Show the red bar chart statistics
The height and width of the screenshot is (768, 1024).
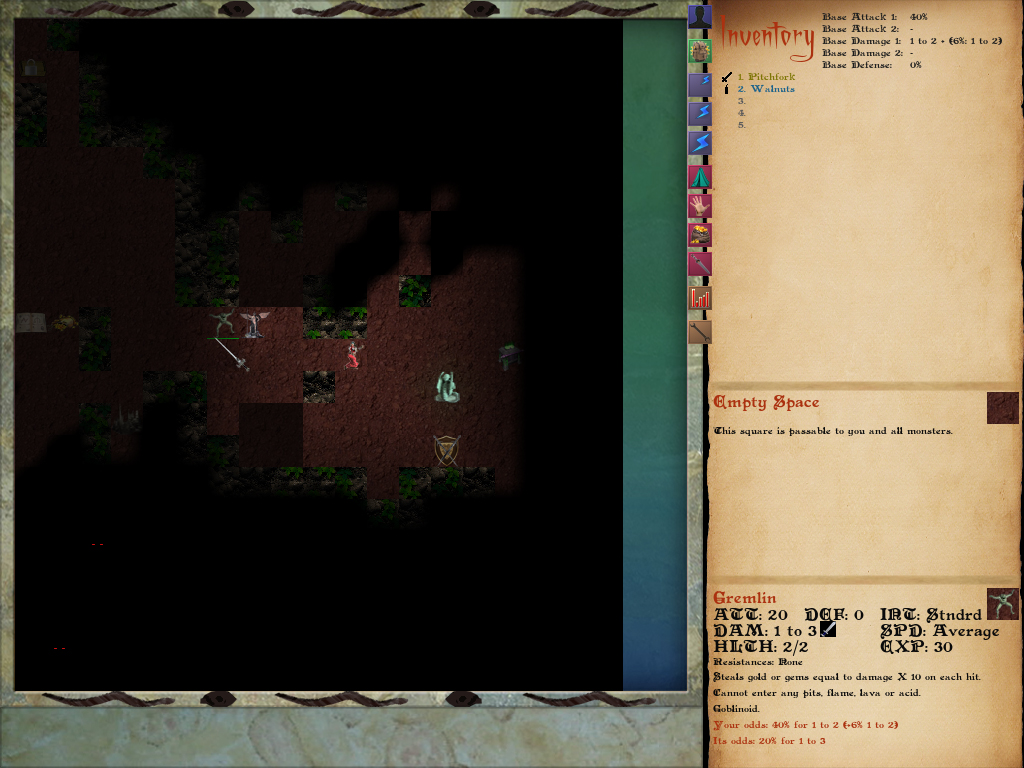point(700,298)
